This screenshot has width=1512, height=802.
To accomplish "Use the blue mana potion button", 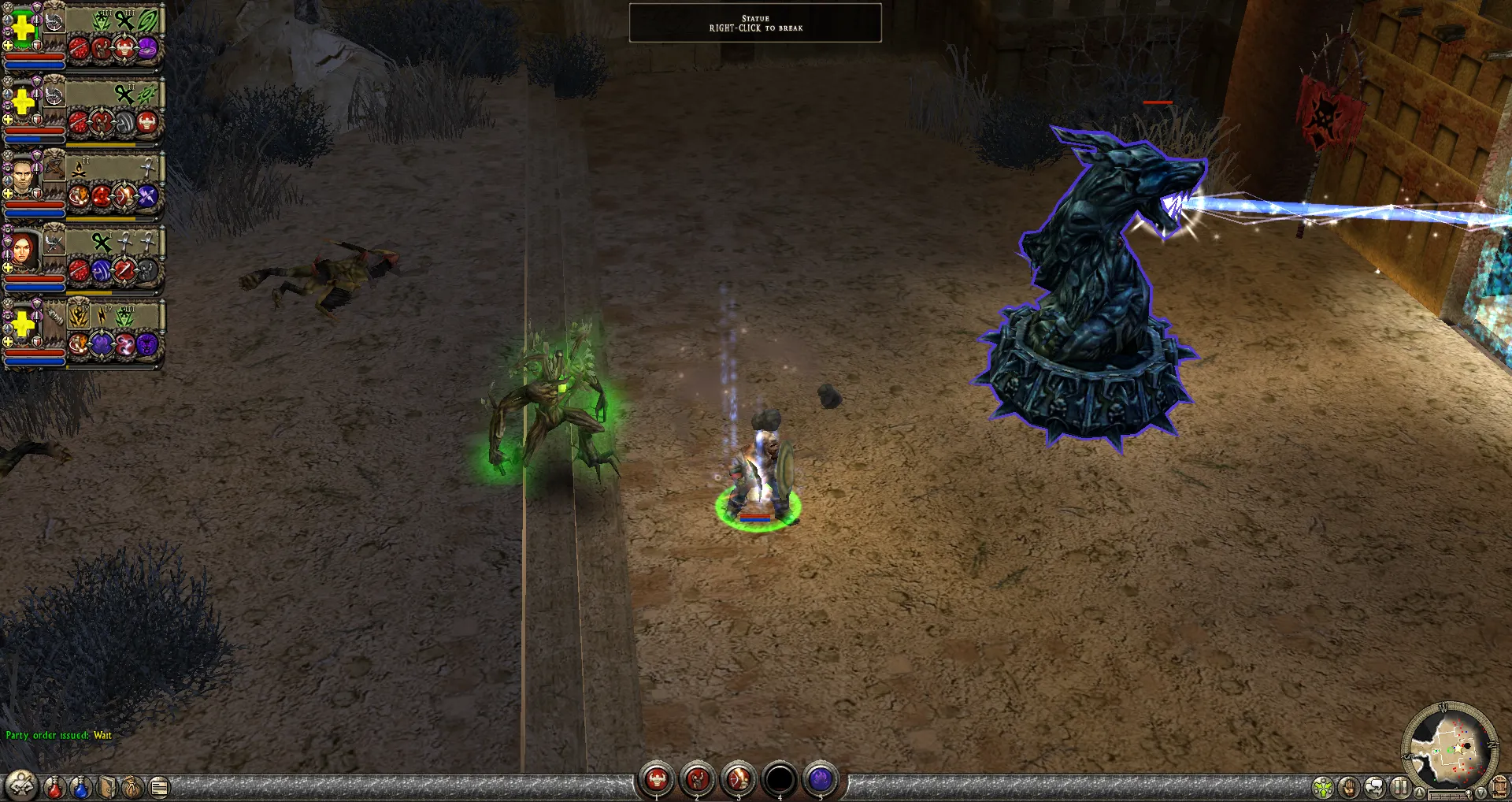I will tap(80, 786).
